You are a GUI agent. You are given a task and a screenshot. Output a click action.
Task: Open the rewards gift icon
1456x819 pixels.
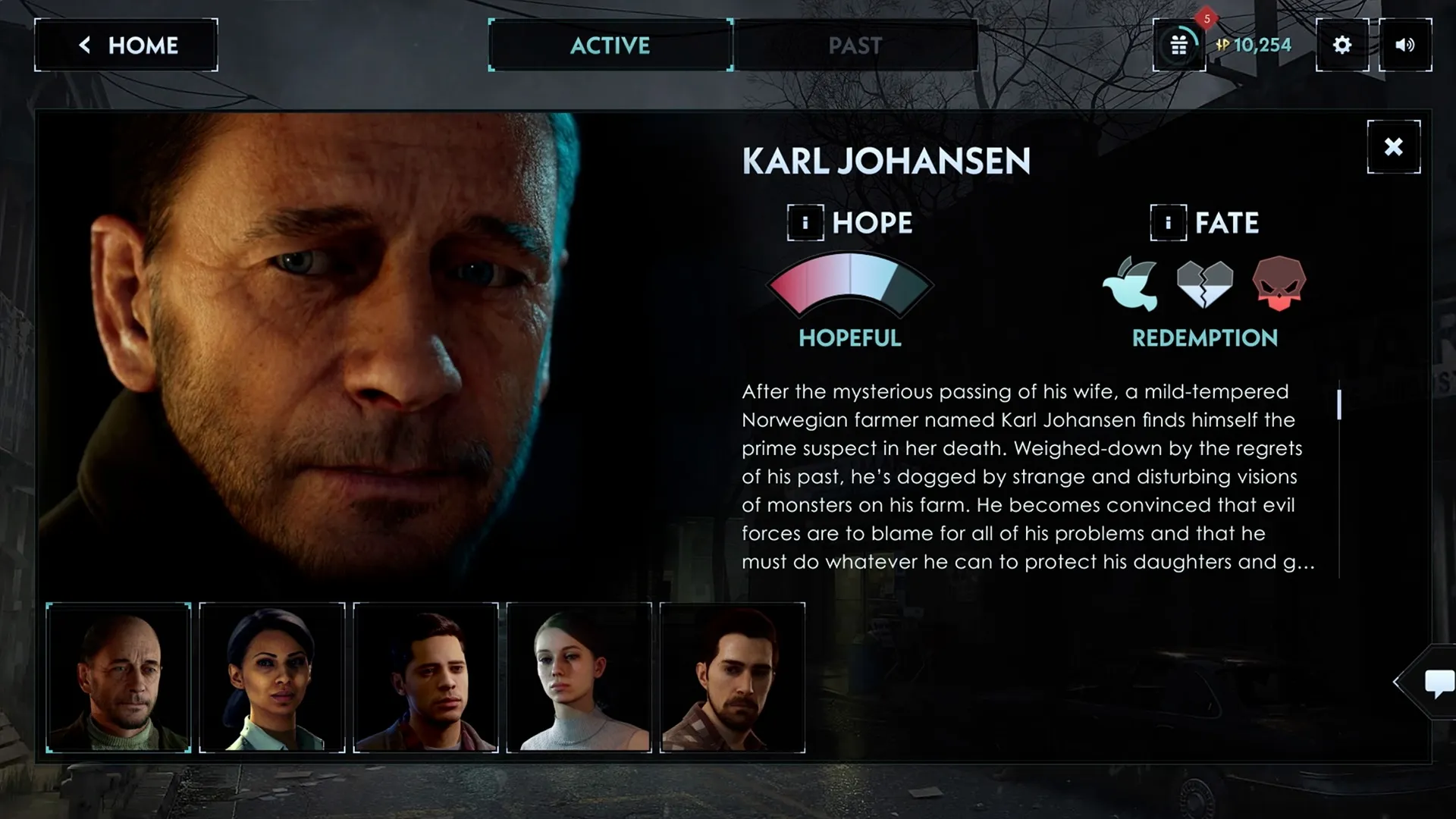click(1178, 45)
